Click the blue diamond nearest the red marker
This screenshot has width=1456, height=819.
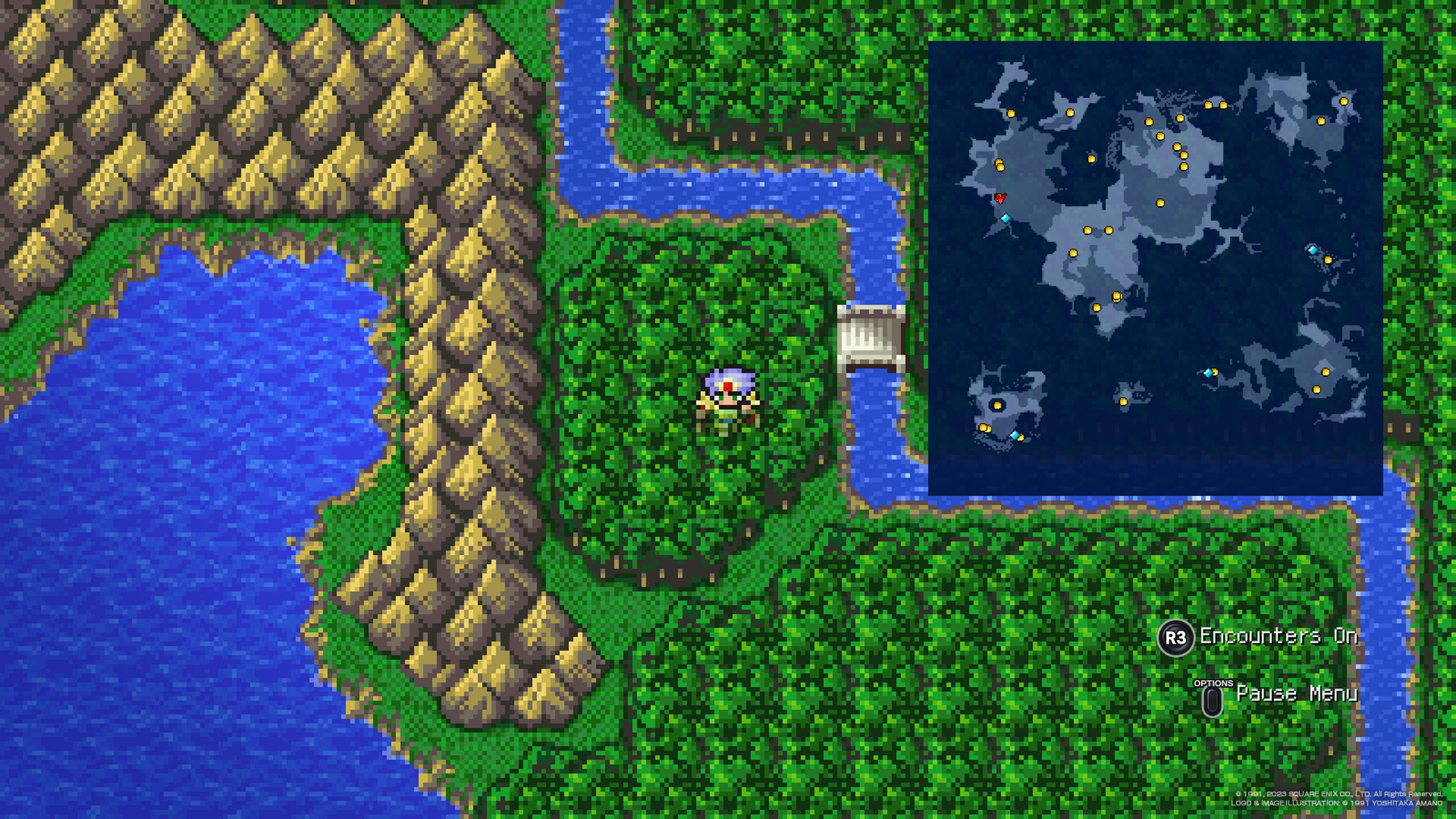1005,218
